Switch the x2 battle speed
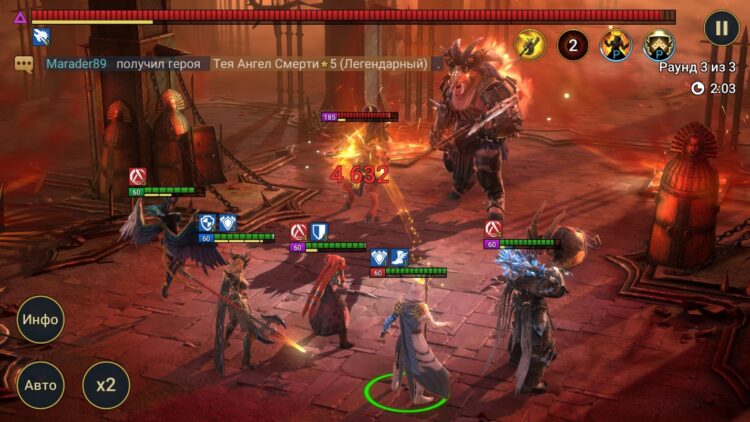This screenshot has height=422, width=750. point(106,385)
